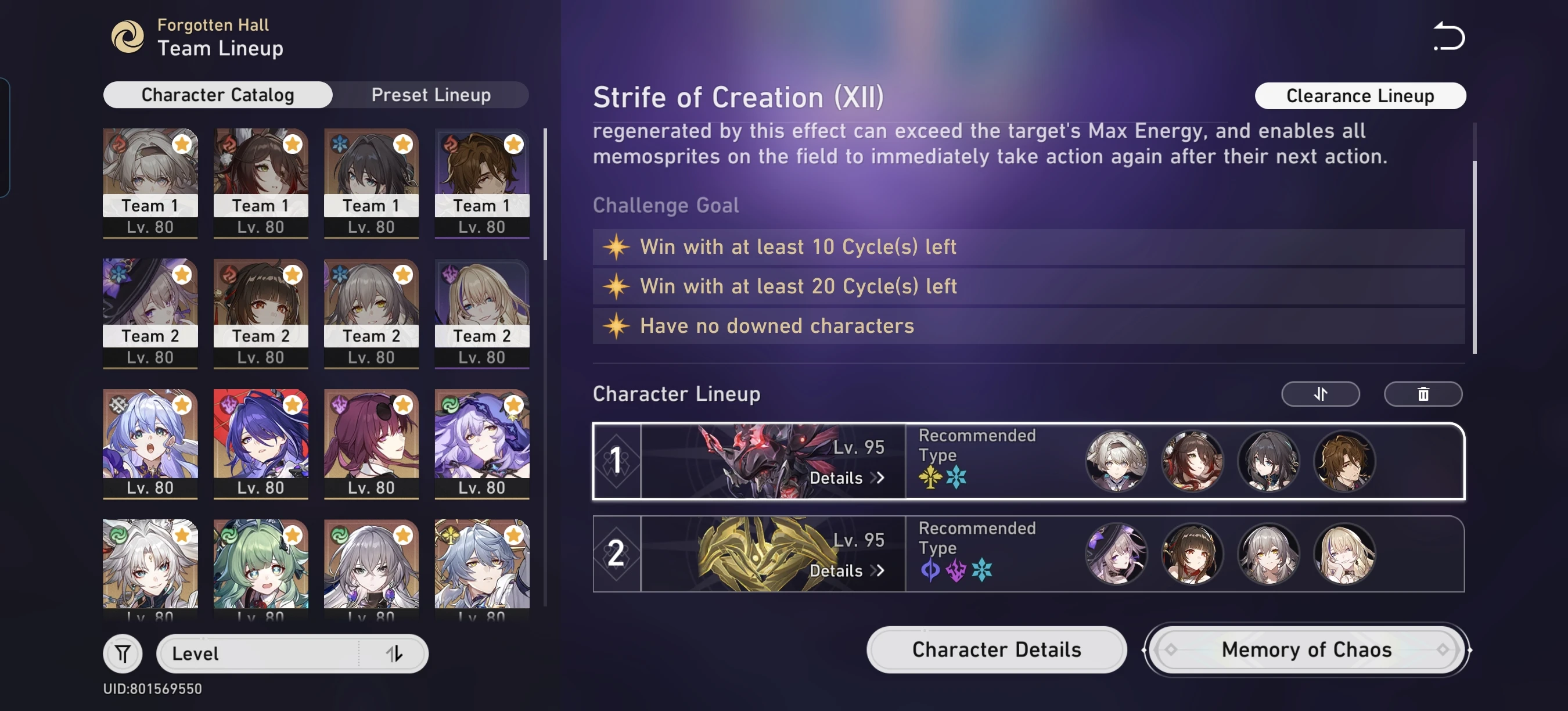Clear the lineup with the trash icon
The height and width of the screenshot is (711, 1568).
1422,394
